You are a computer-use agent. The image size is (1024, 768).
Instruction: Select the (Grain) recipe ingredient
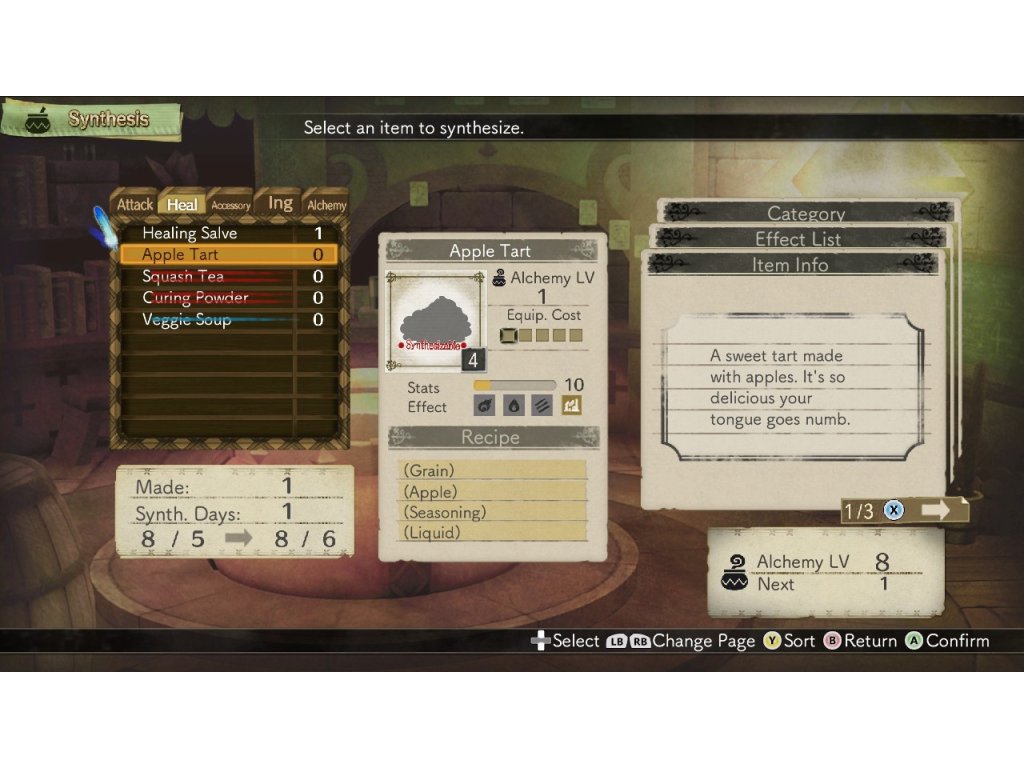coord(492,470)
